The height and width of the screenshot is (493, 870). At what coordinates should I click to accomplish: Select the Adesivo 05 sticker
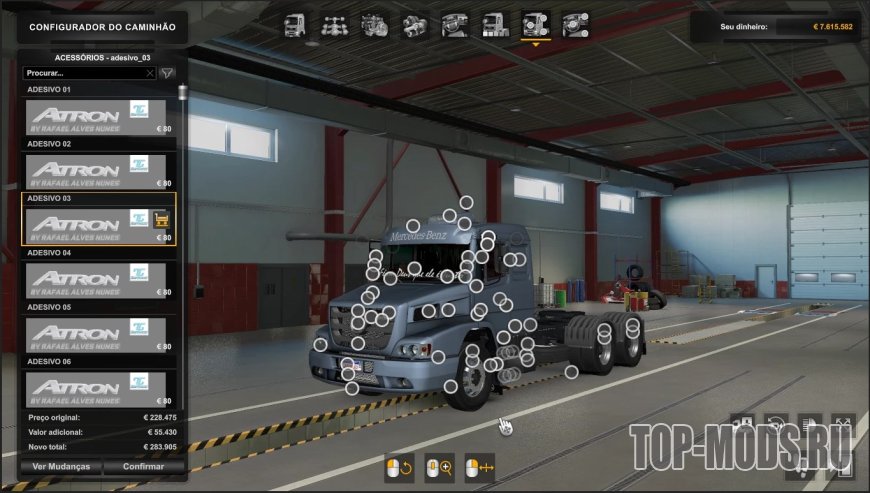100,334
